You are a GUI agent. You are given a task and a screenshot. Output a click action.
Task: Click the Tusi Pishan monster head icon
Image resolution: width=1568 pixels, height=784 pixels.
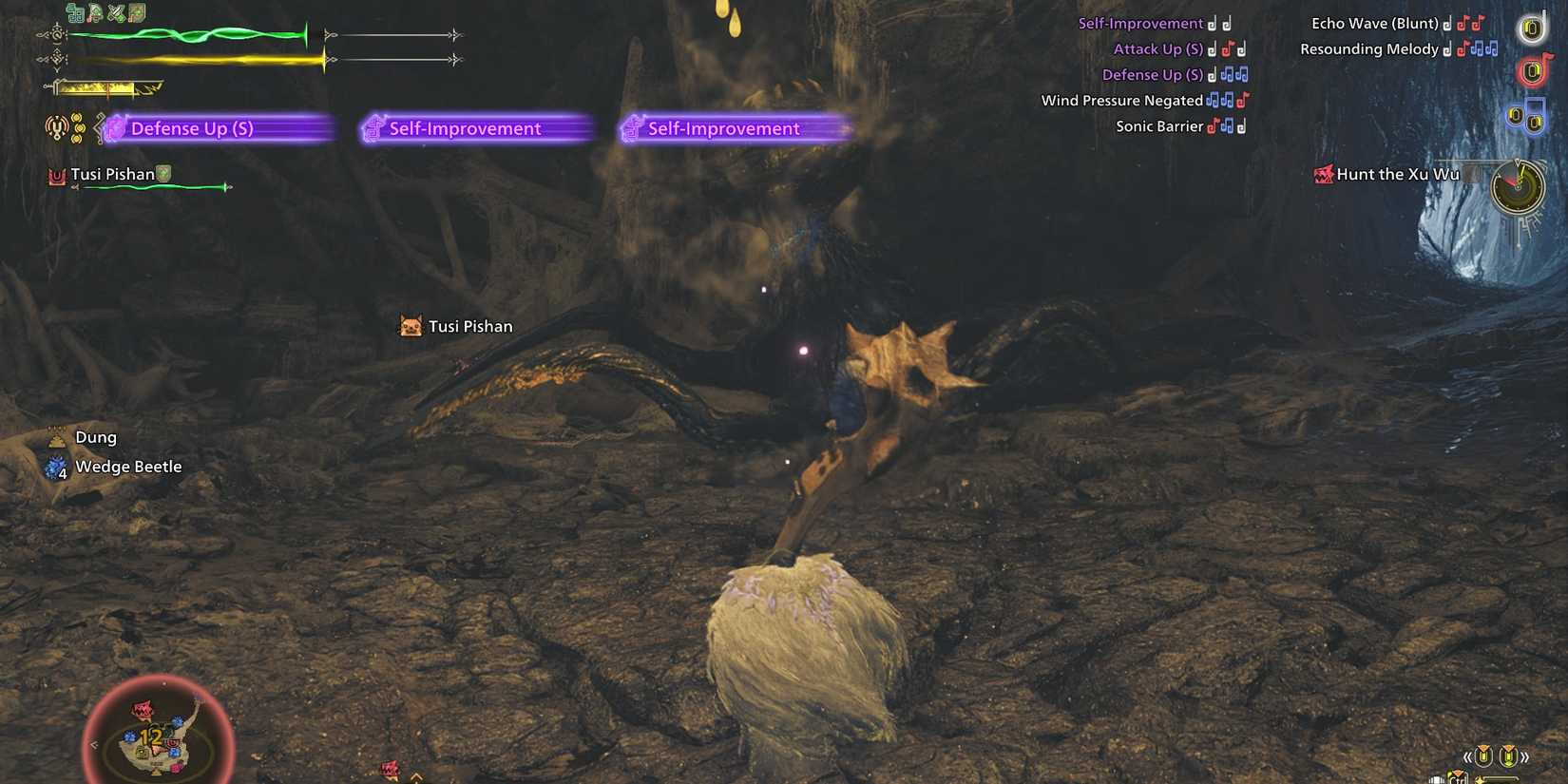(x=53, y=174)
